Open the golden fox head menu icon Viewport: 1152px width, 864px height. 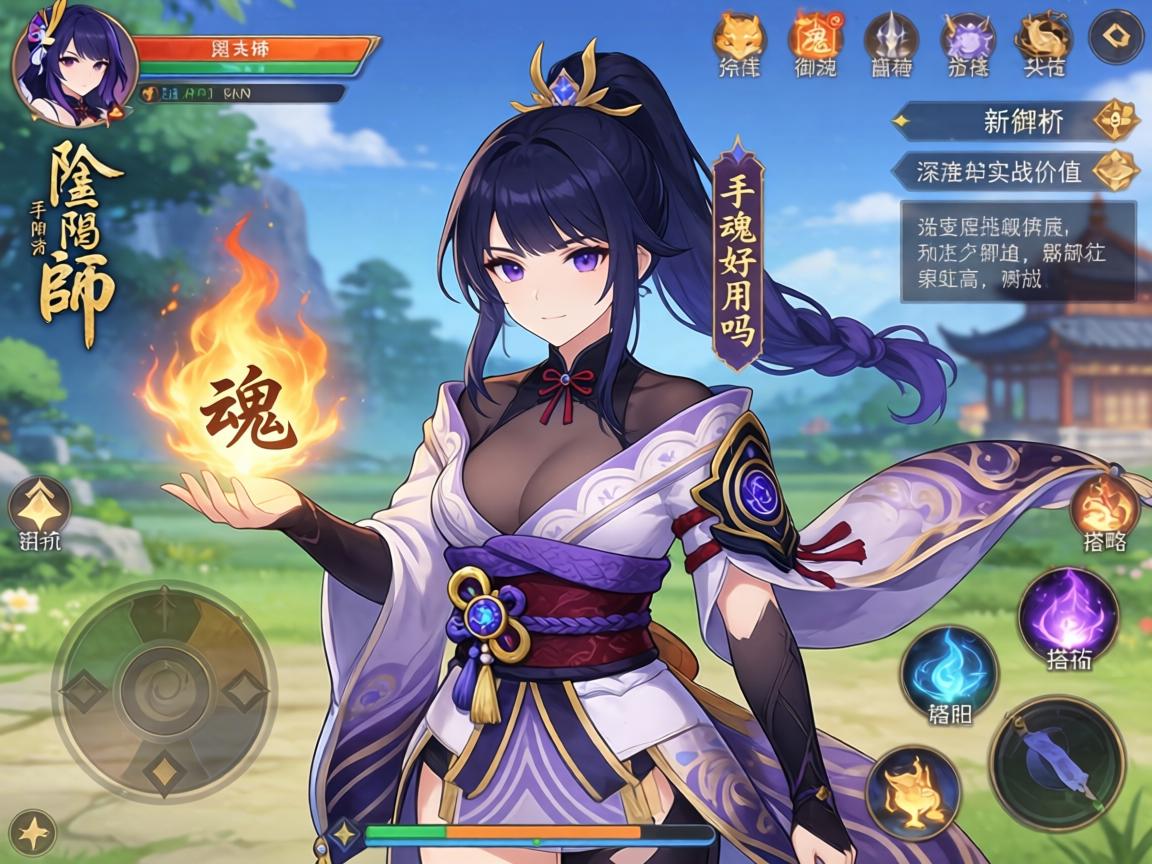[x=738, y=38]
